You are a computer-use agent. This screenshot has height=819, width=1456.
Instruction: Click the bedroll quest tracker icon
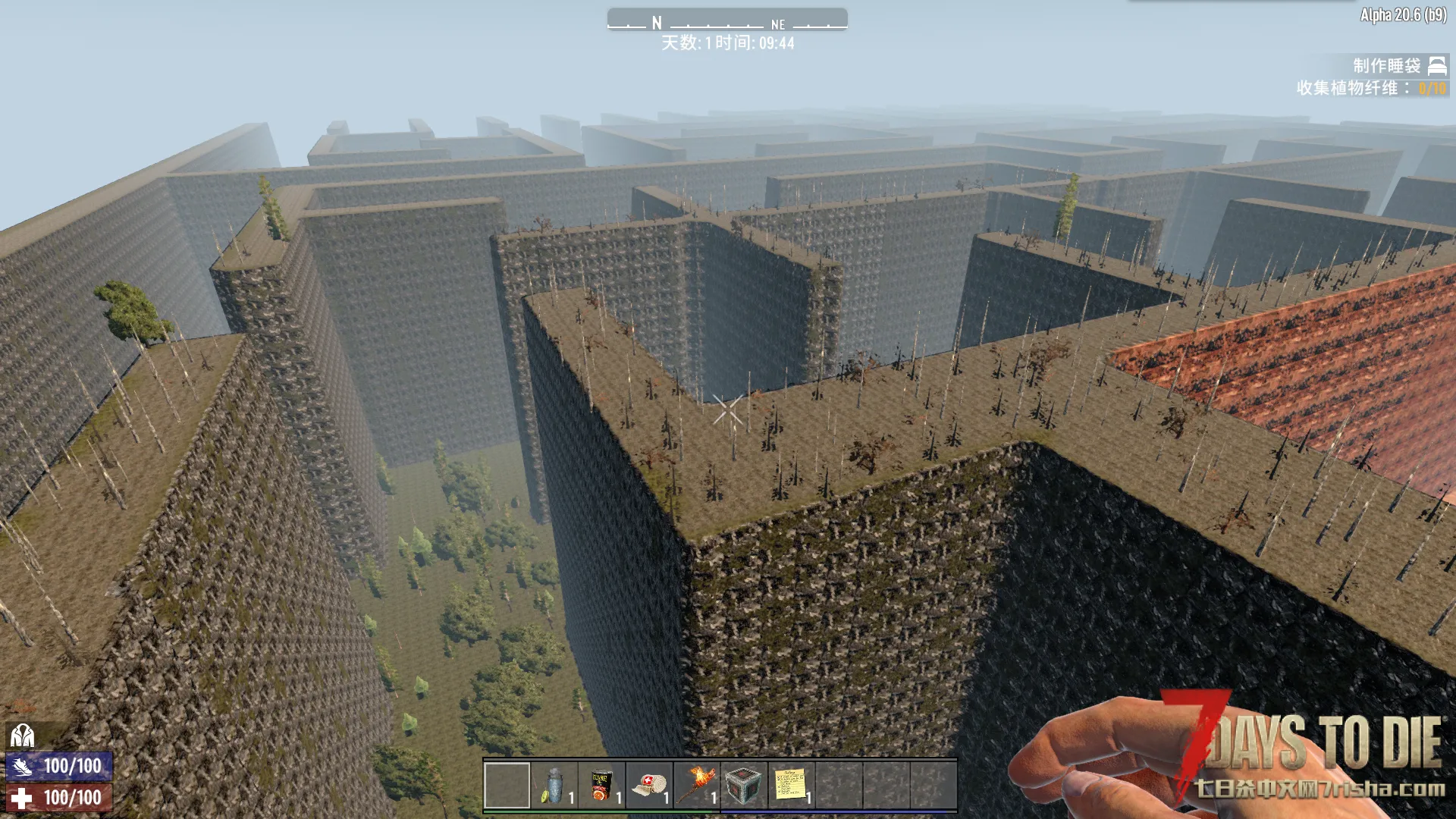click(1437, 66)
